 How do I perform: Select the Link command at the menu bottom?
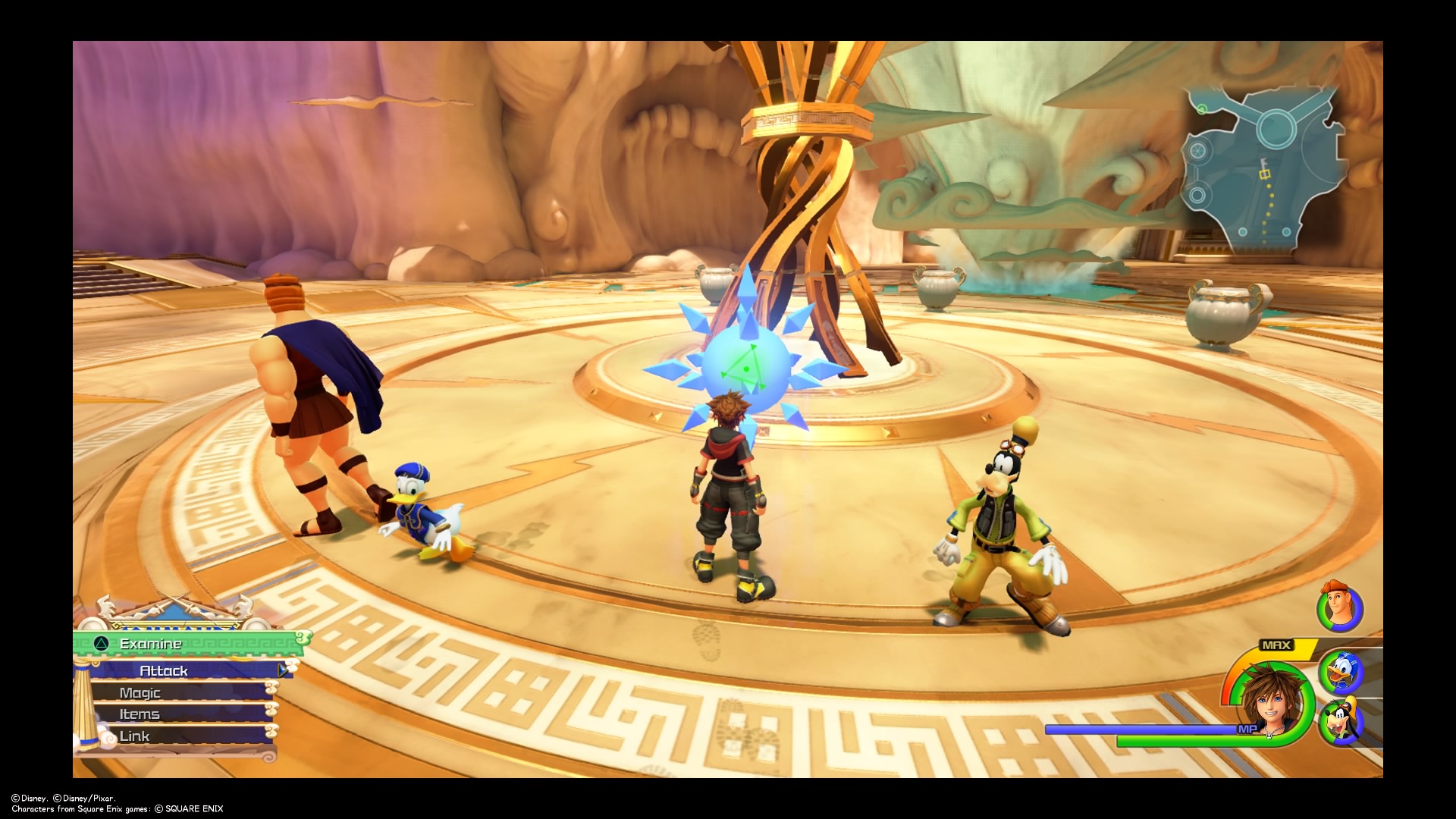tap(134, 736)
